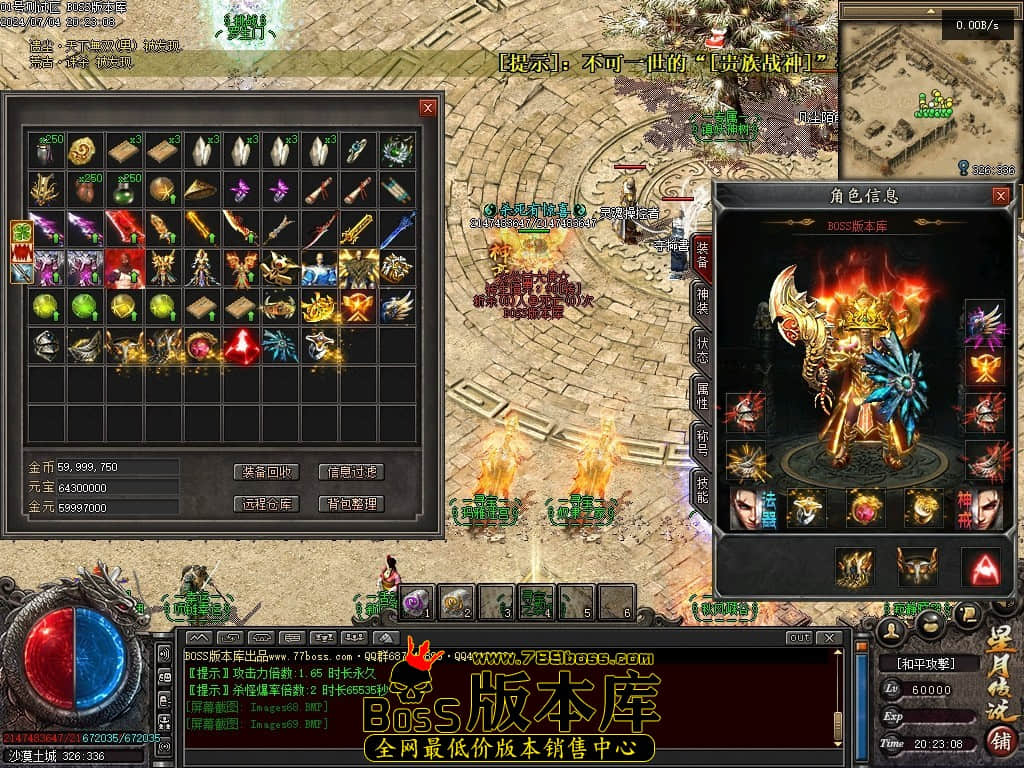The image size is (1024, 768).
Task: Close the 角色信息 character info panel
Action: [x=1000, y=196]
